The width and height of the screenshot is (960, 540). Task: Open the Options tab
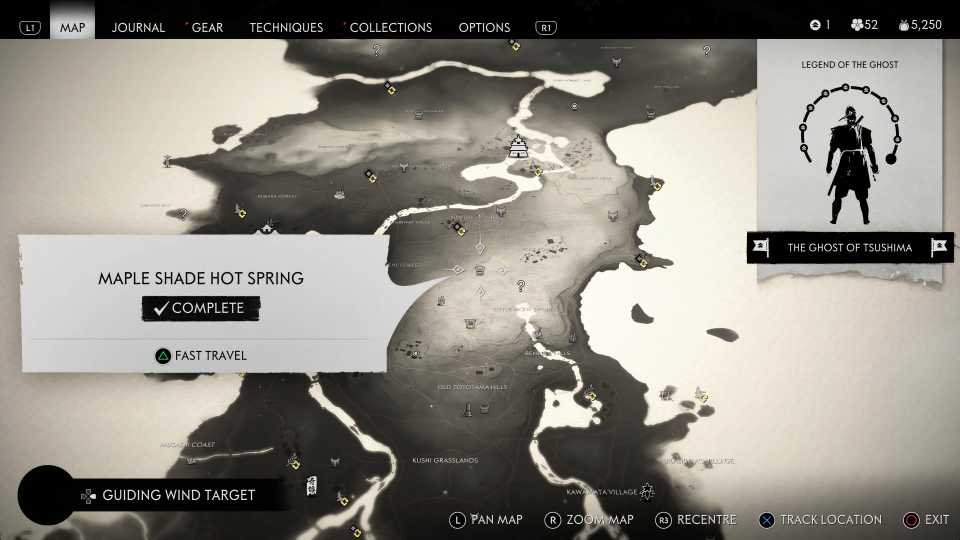click(x=484, y=27)
